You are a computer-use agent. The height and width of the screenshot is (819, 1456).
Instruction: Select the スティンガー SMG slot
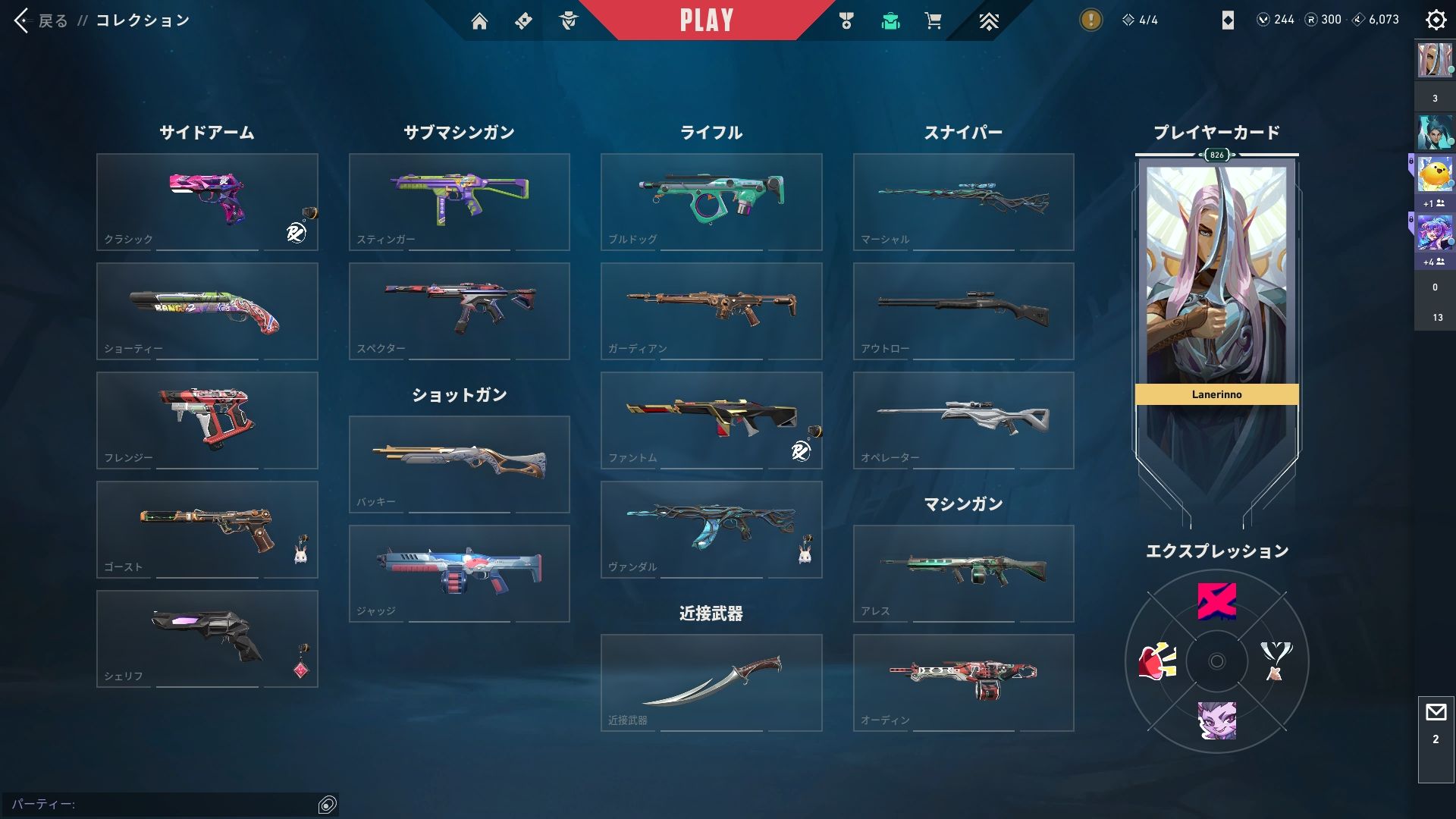click(x=459, y=202)
